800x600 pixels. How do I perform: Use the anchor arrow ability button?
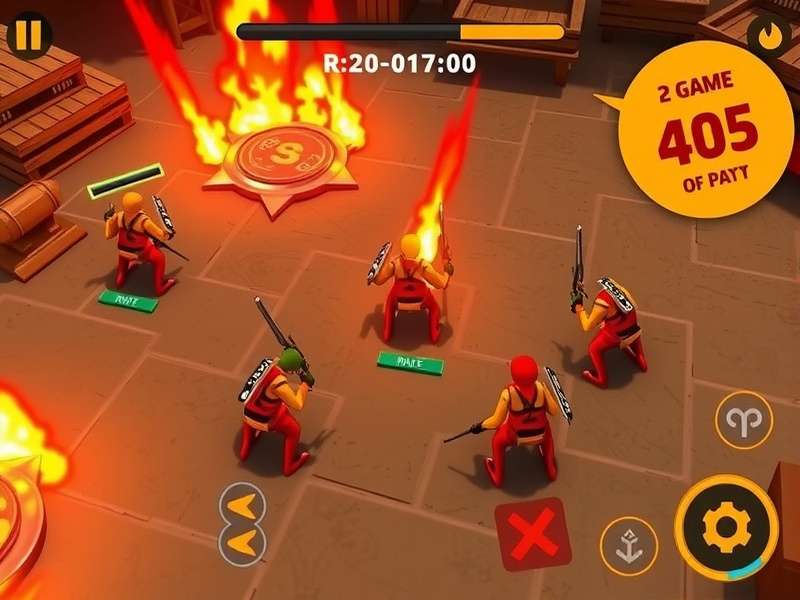(x=628, y=545)
